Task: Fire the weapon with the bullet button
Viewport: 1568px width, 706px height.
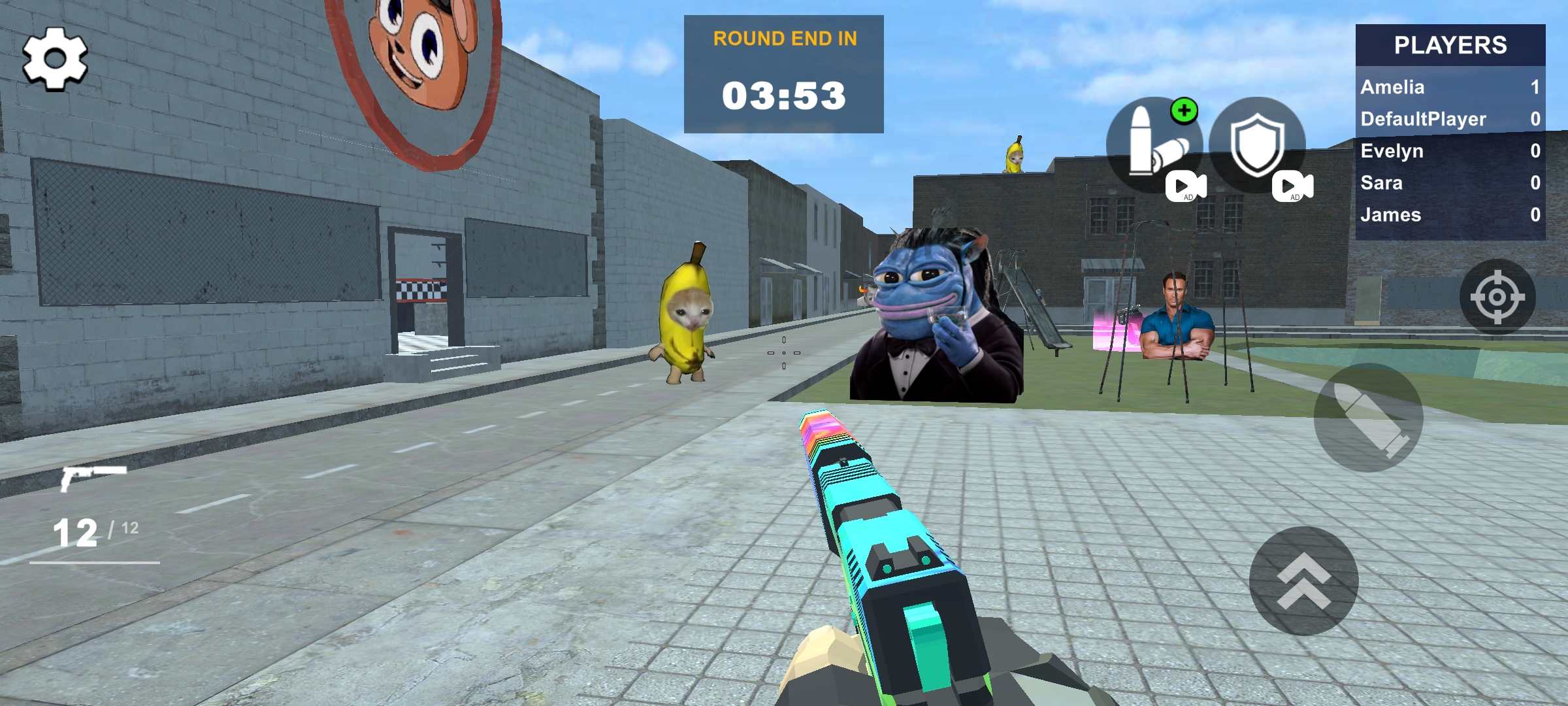Action: coord(1368,418)
